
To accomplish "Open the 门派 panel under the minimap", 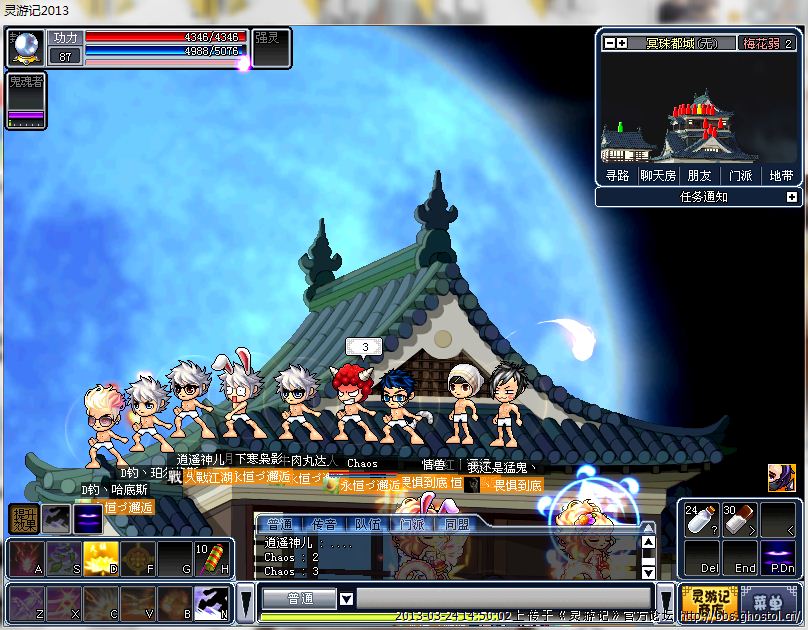I will click(740, 175).
